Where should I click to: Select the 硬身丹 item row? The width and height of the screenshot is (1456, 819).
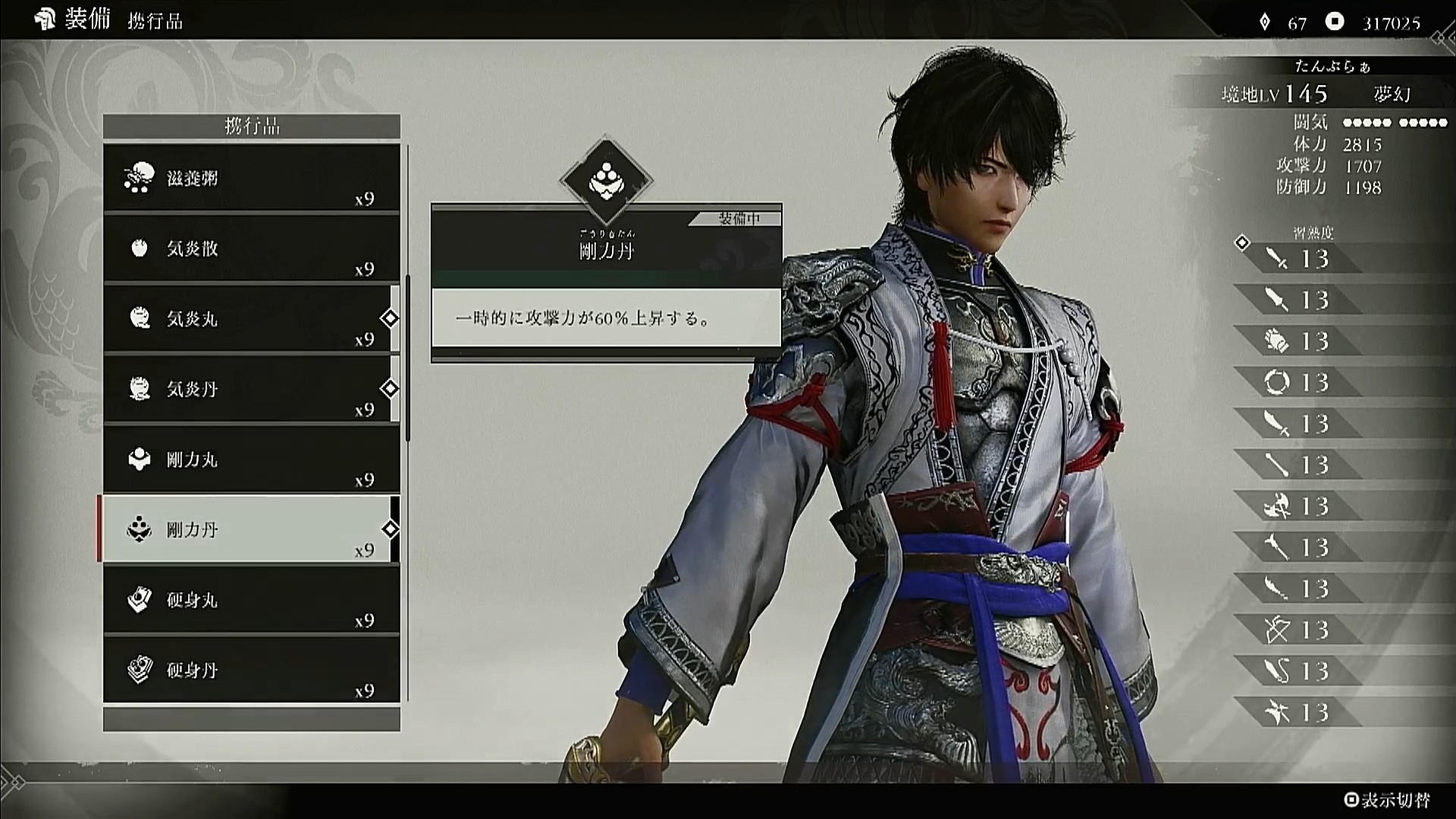251,670
